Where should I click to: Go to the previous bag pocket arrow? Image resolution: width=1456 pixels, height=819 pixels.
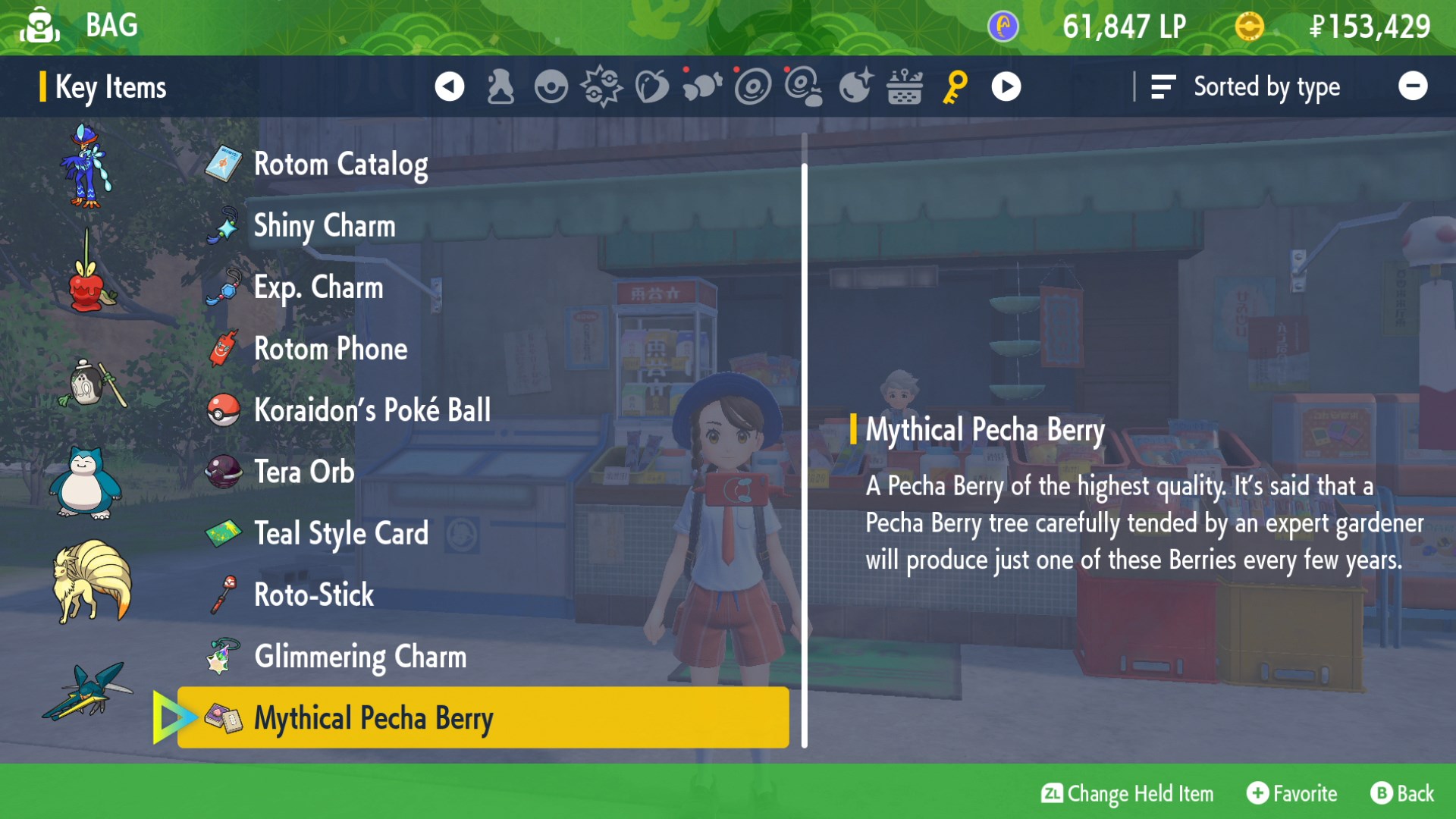pyautogui.click(x=449, y=86)
